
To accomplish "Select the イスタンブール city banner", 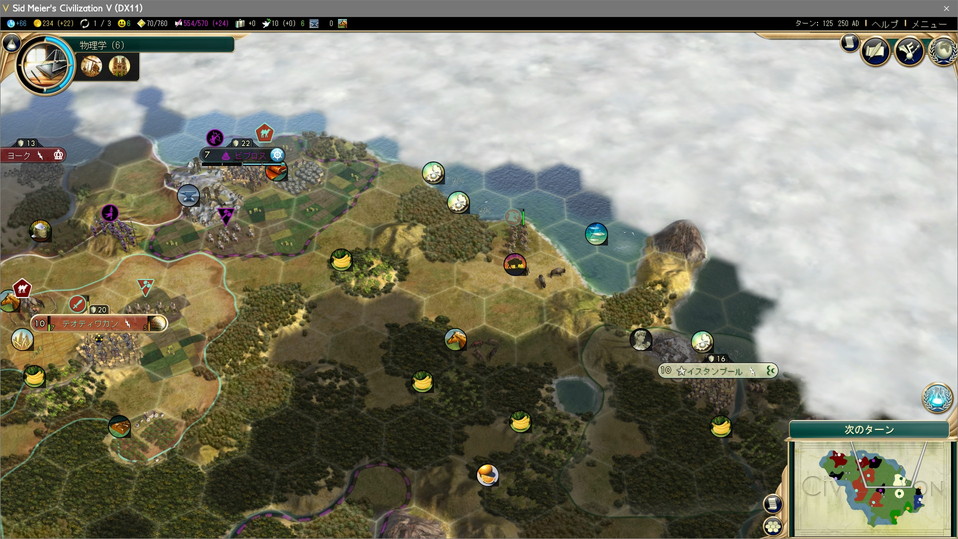I will (716, 371).
